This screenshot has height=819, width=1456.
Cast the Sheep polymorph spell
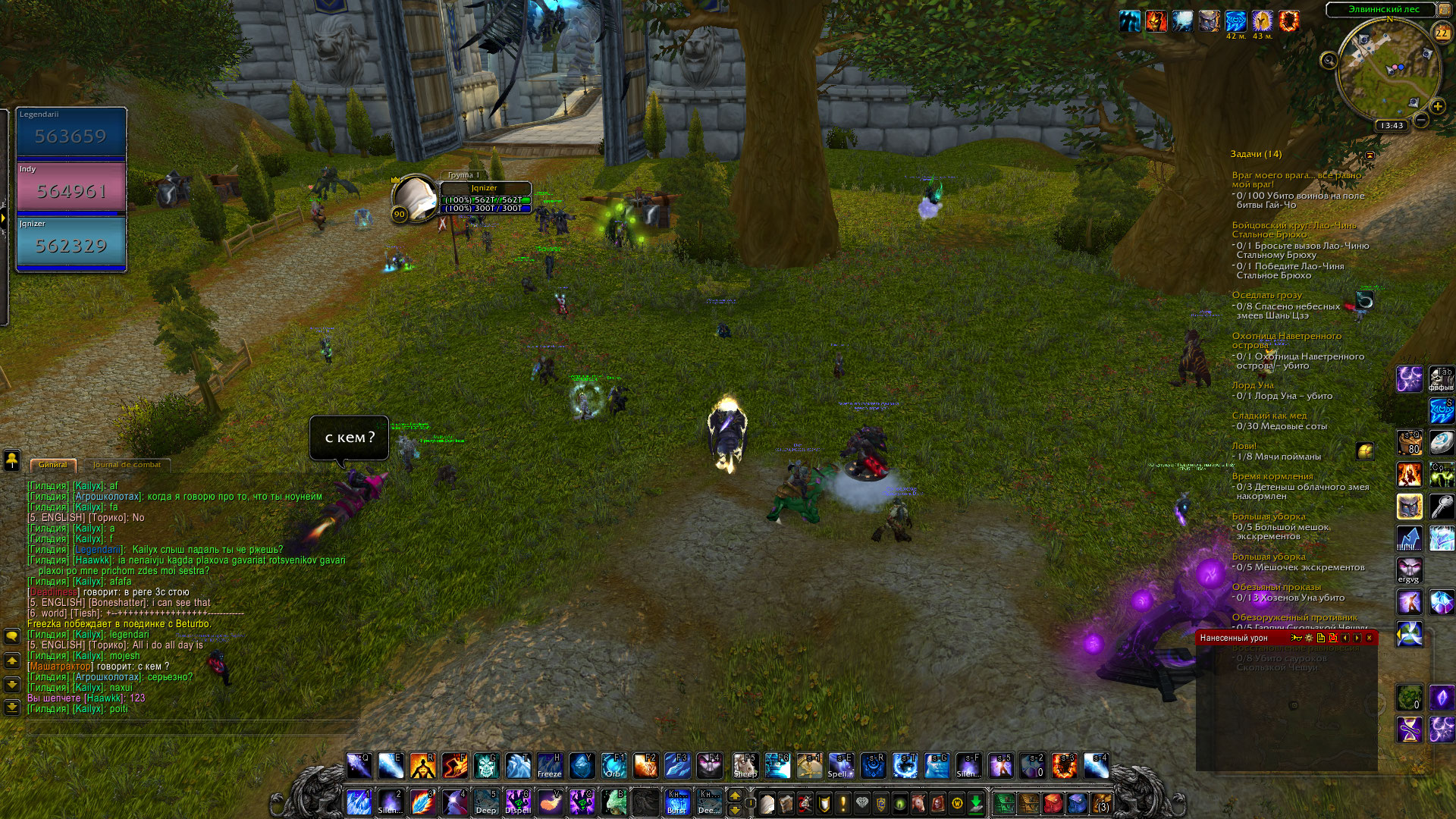tap(745, 766)
